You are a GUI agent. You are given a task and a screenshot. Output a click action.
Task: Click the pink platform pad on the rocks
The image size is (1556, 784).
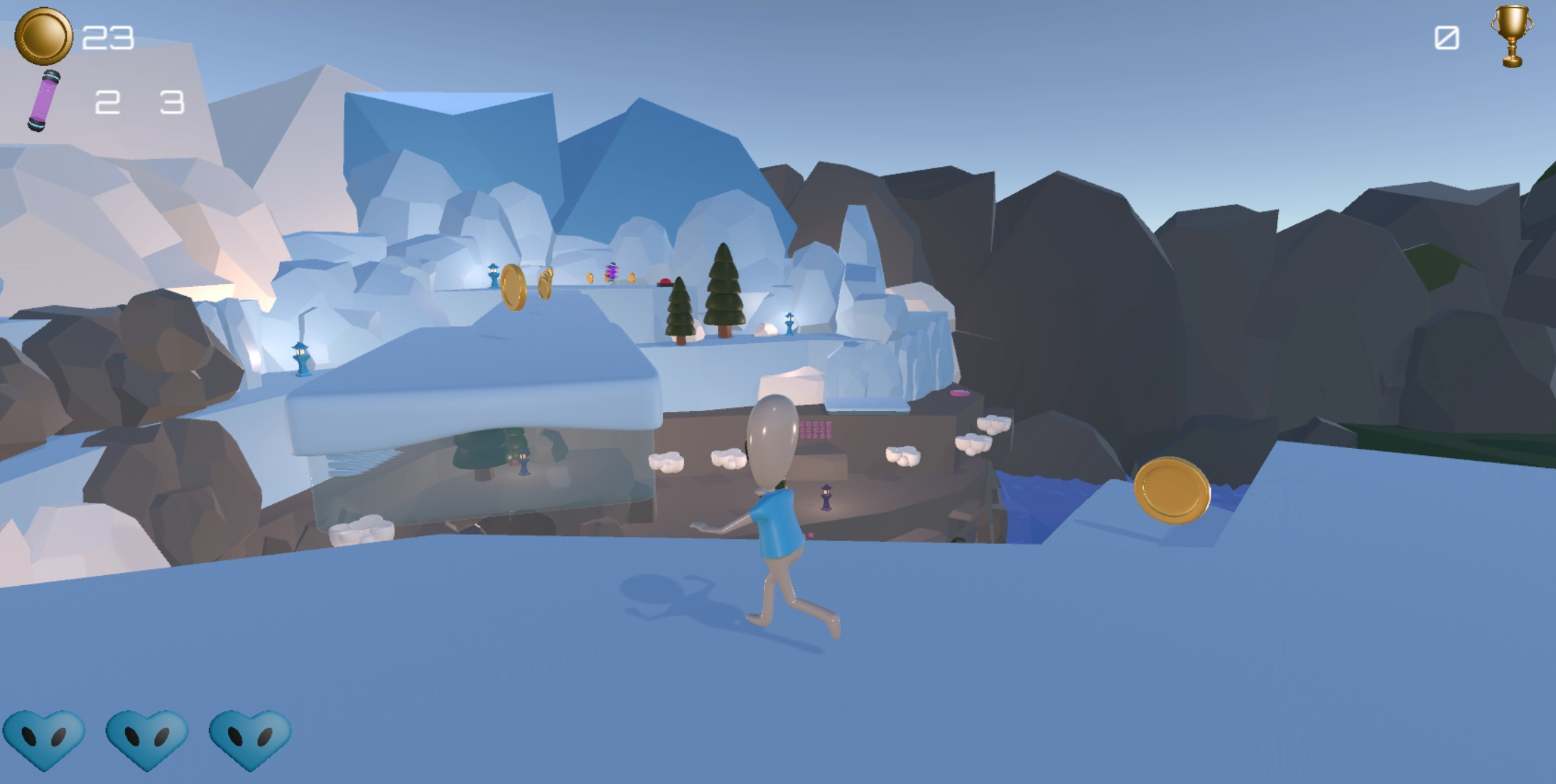point(960,393)
